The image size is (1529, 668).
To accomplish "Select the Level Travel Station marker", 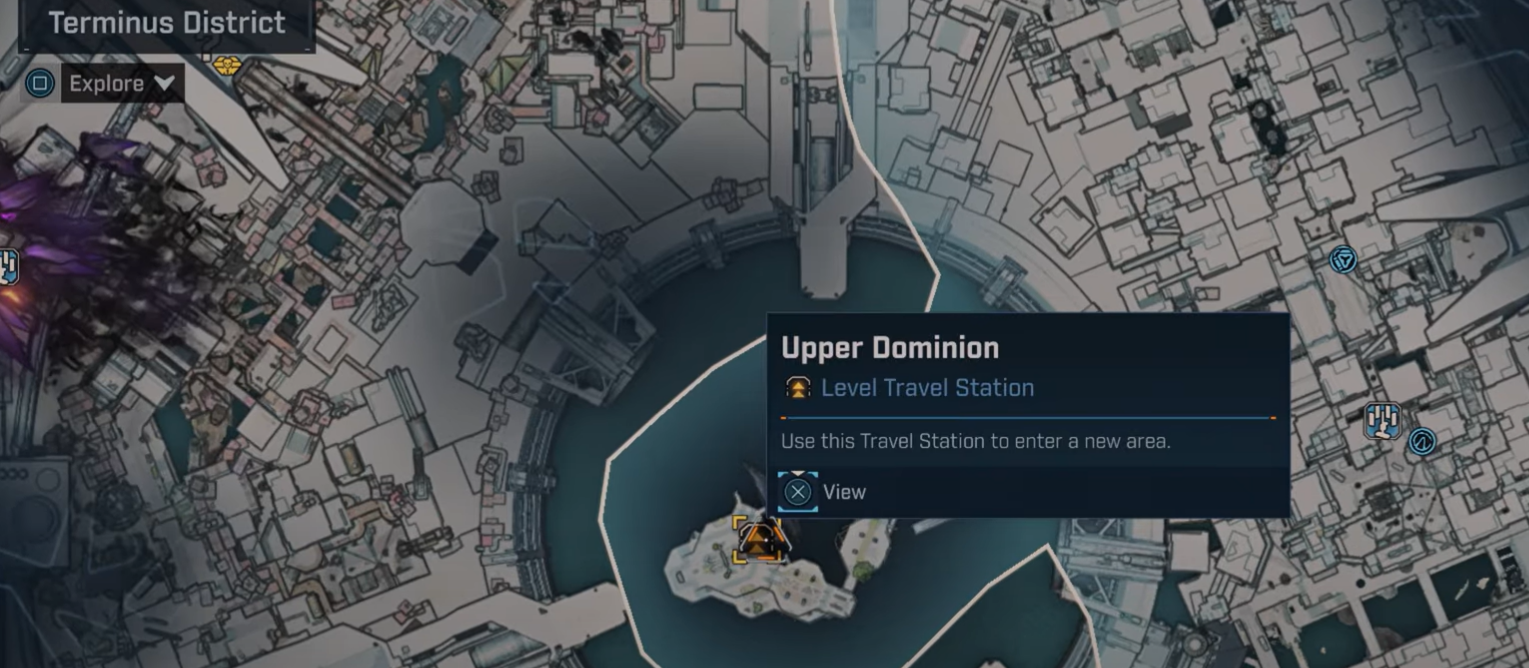I will click(x=757, y=539).
